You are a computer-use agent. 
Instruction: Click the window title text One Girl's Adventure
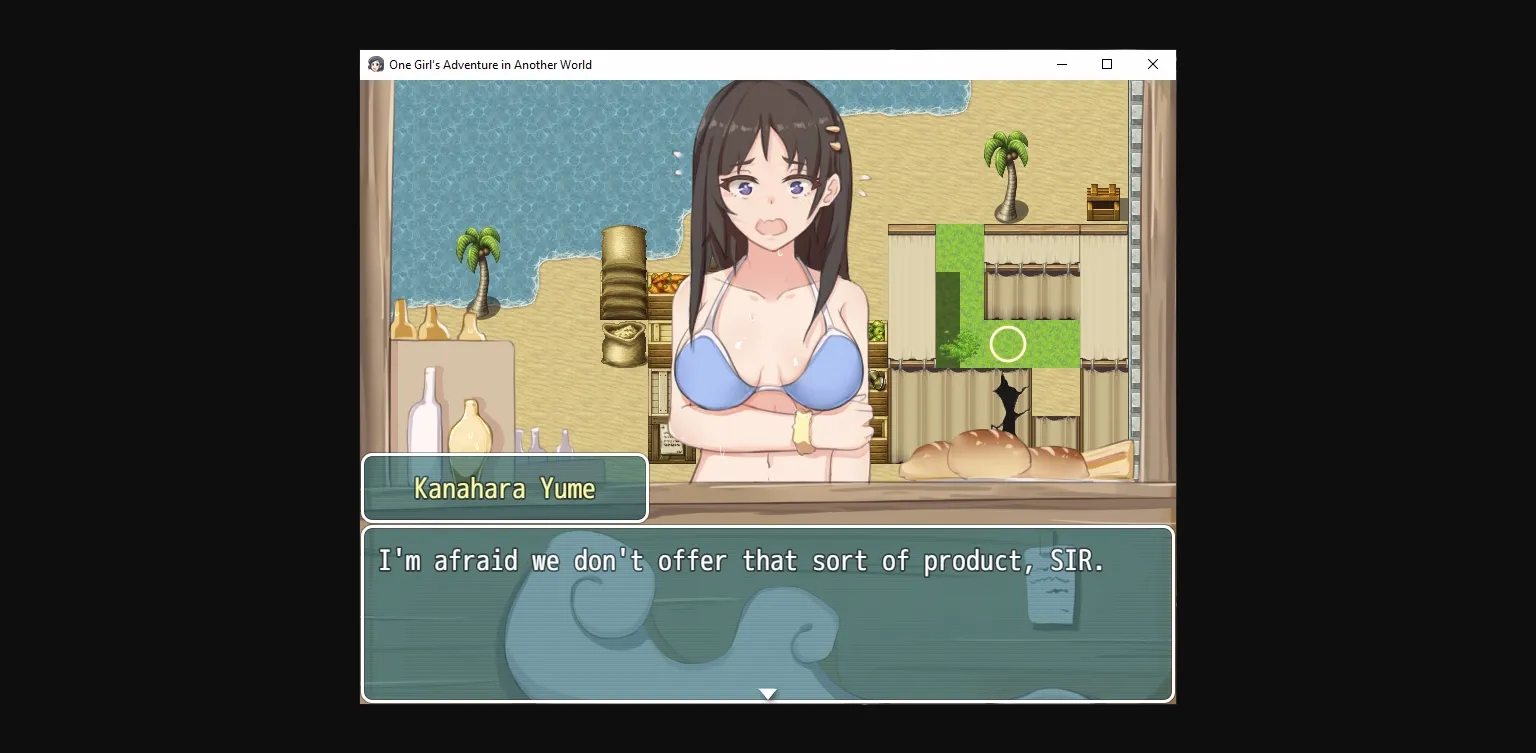click(x=489, y=64)
